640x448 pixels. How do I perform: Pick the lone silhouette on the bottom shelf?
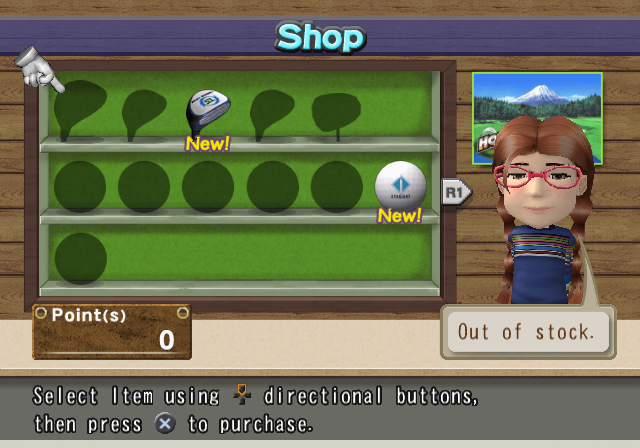tap(80, 257)
